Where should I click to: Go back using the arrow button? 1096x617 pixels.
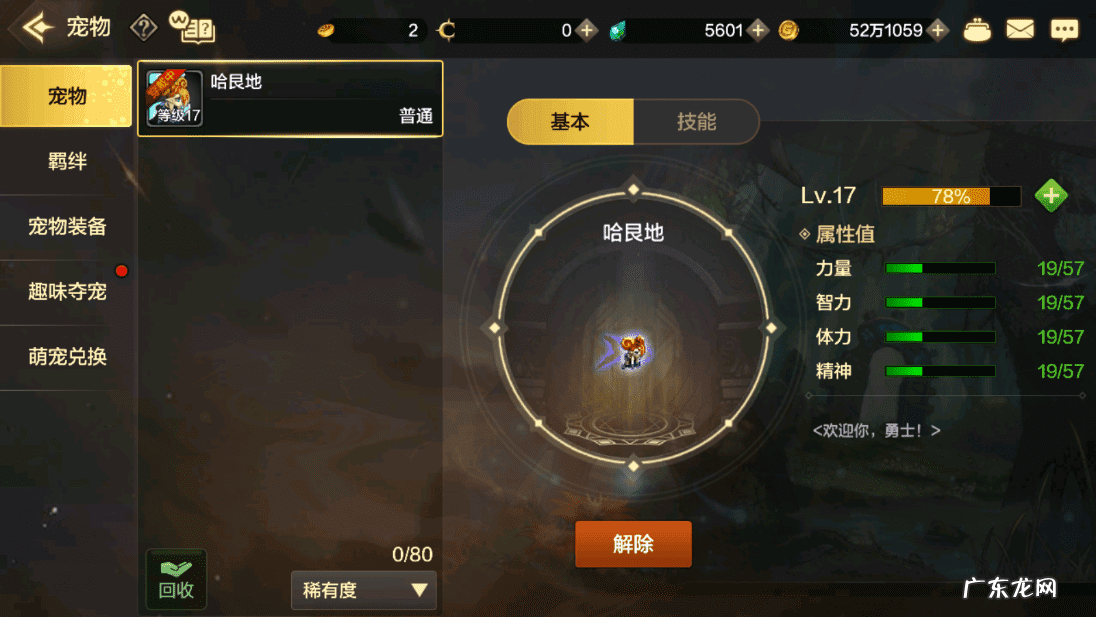(x=37, y=28)
